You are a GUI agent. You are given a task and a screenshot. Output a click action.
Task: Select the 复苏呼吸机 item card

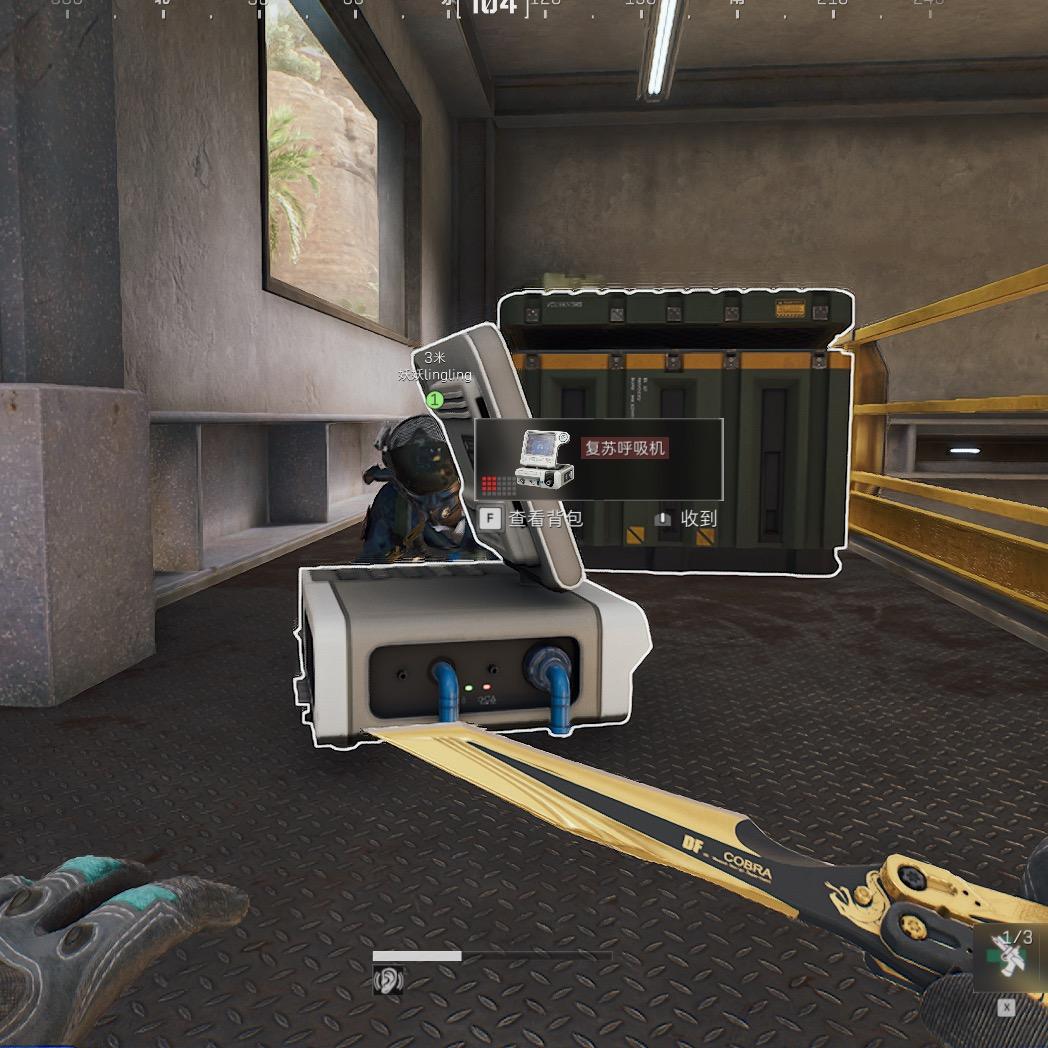click(x=598, y=459)
